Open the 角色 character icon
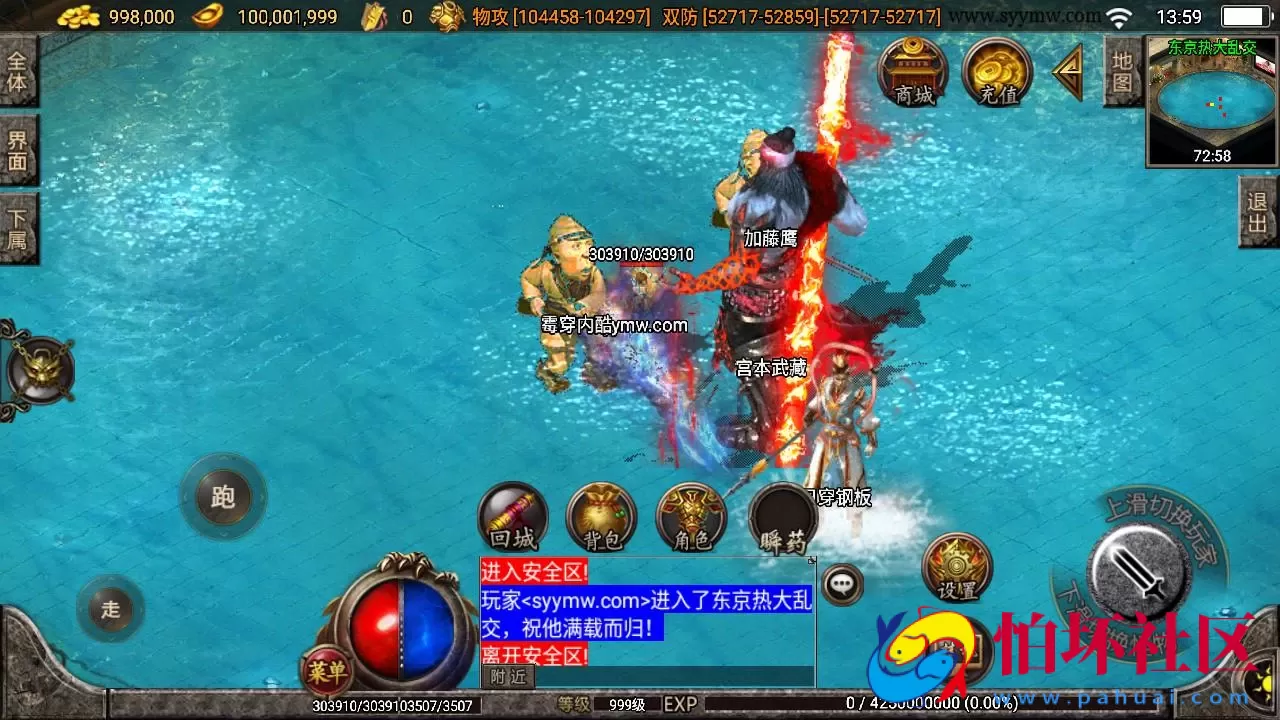The image size is (1280, 720). (x=690, y=518)
